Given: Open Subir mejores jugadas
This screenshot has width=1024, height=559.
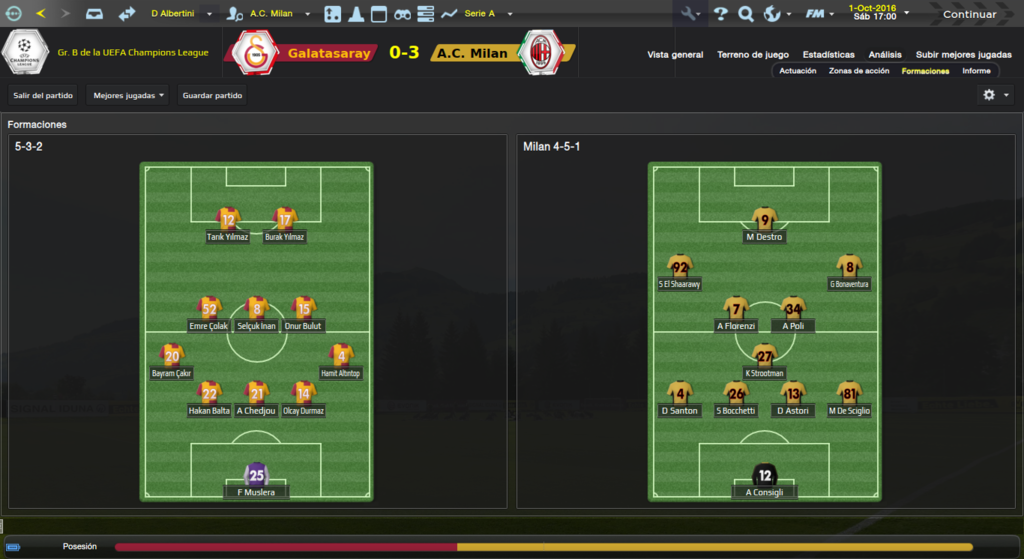Looking at the screenshot, I should pyautogui.click(x=963, y=54).
